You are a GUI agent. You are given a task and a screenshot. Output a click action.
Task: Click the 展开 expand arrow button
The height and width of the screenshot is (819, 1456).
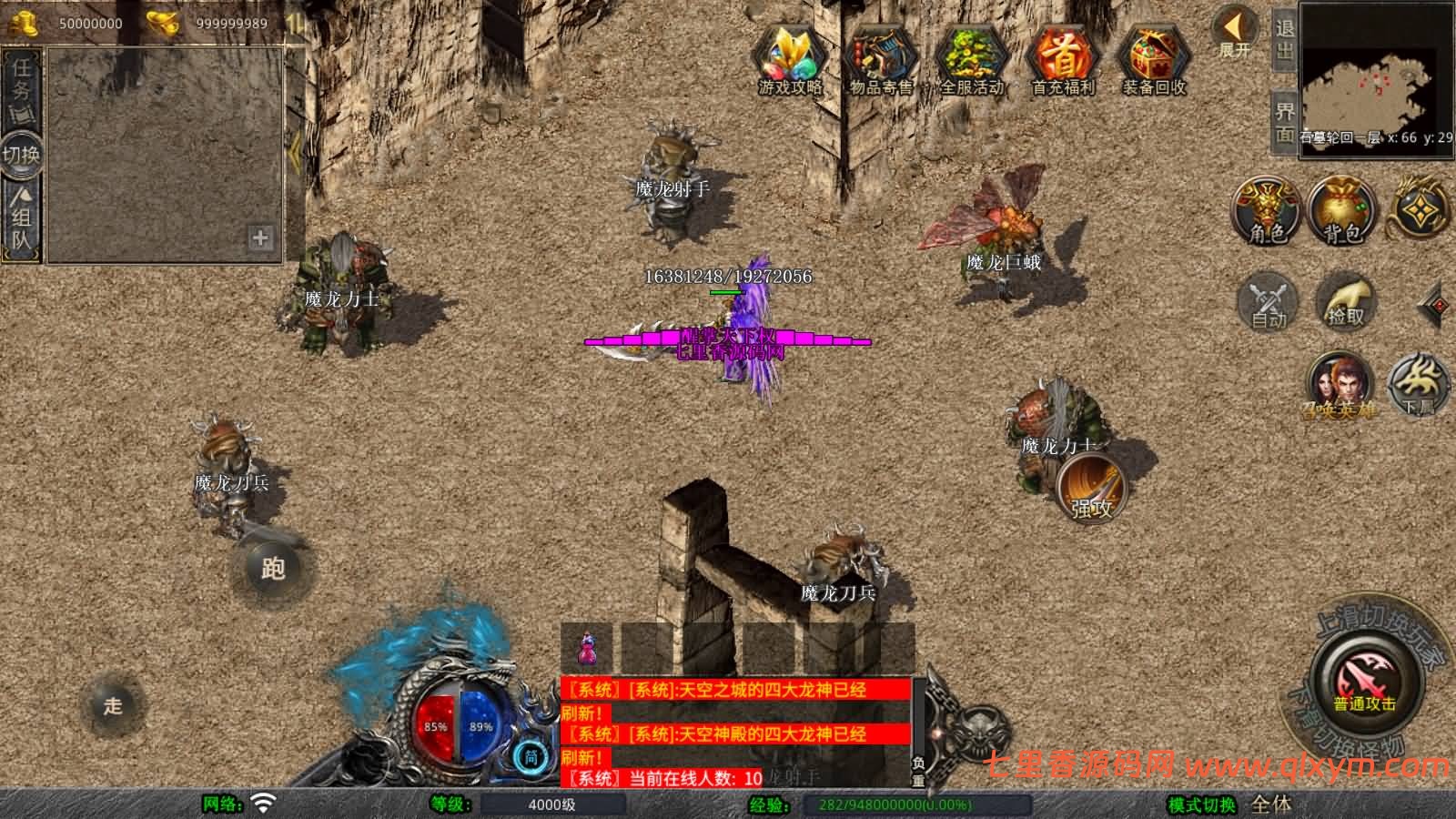(1236, 32)
